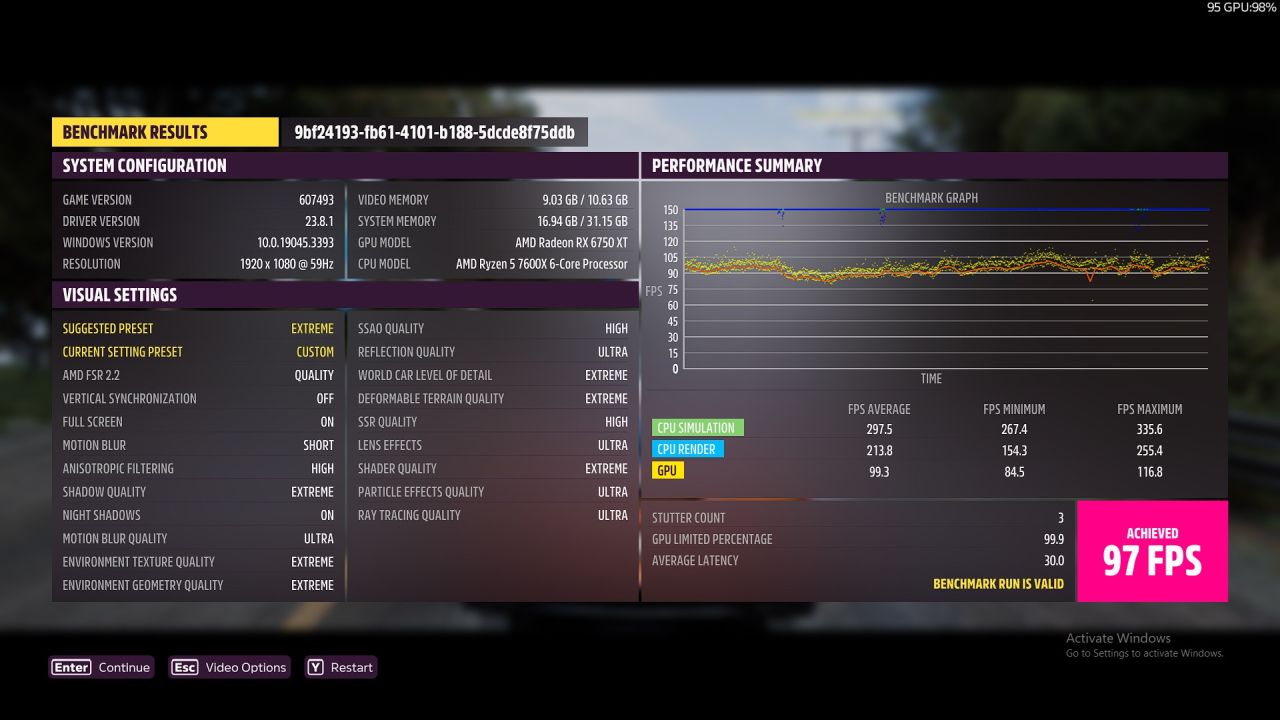Open Video Options
Viewport: 1280px width, 720px height.
coord(229,667)
